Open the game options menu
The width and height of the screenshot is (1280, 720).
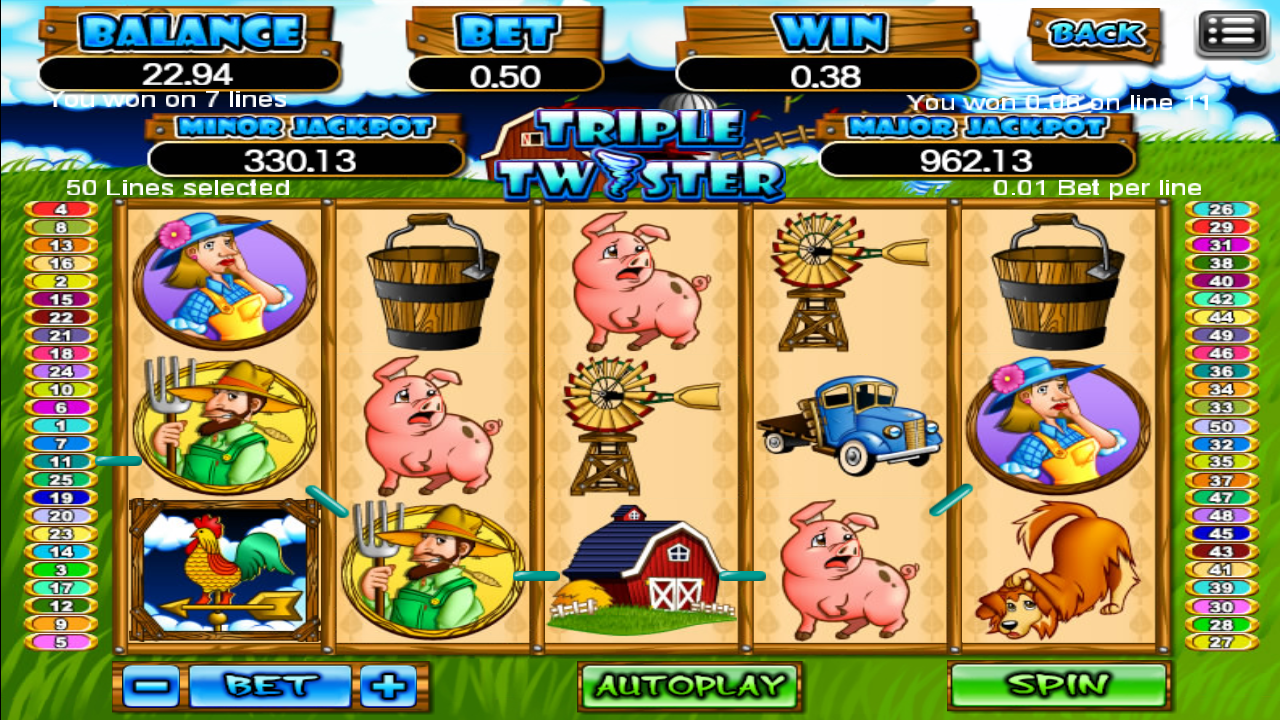coord(1232,30)
